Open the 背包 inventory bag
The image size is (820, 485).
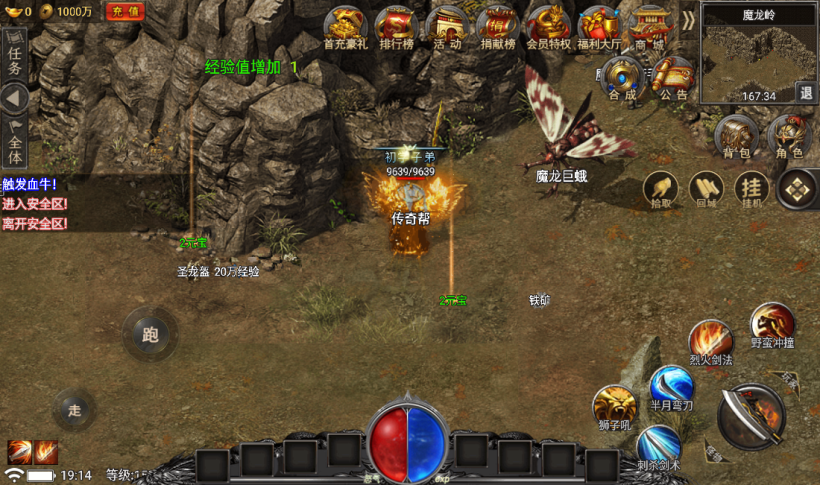tap(737, 136)
